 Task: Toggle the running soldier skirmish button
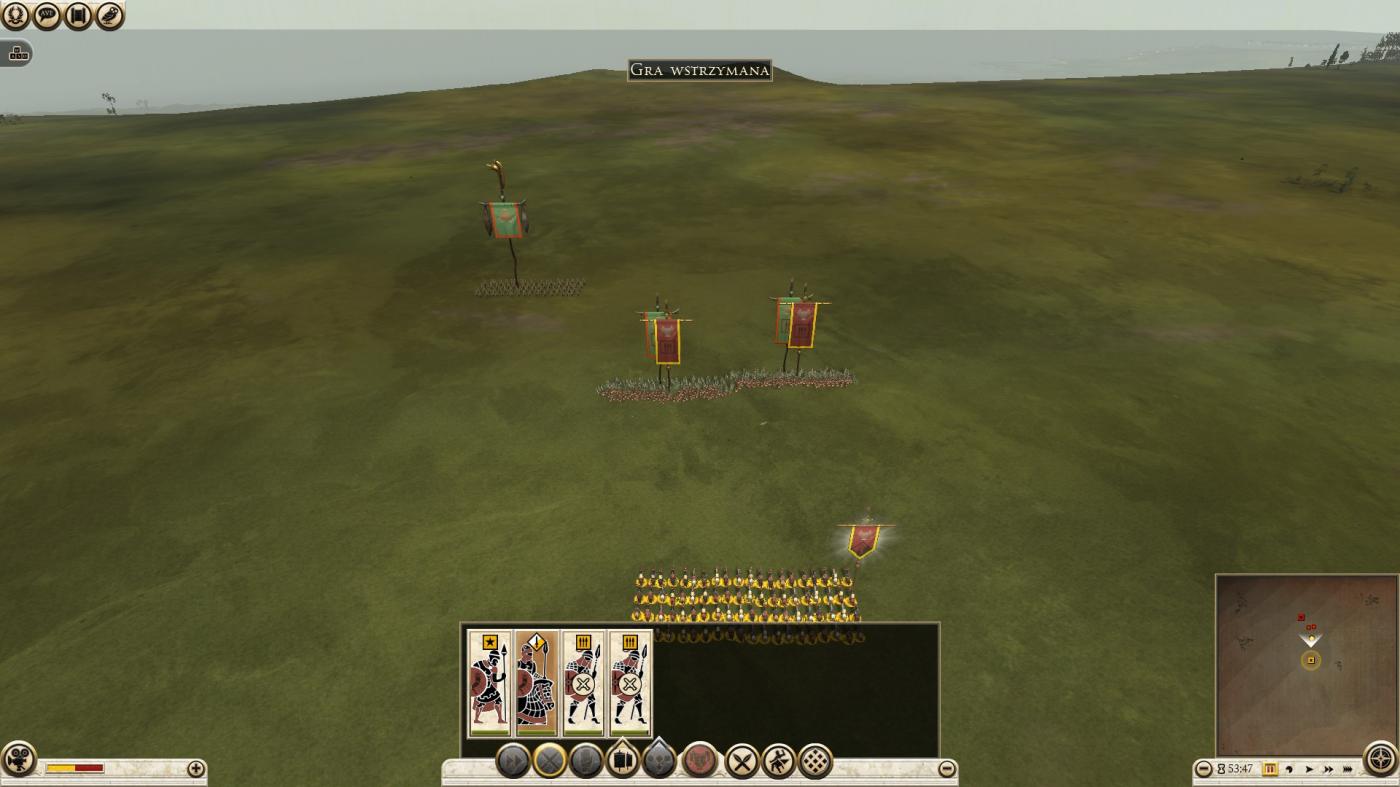pyautogui.click(x=779, y=762)
